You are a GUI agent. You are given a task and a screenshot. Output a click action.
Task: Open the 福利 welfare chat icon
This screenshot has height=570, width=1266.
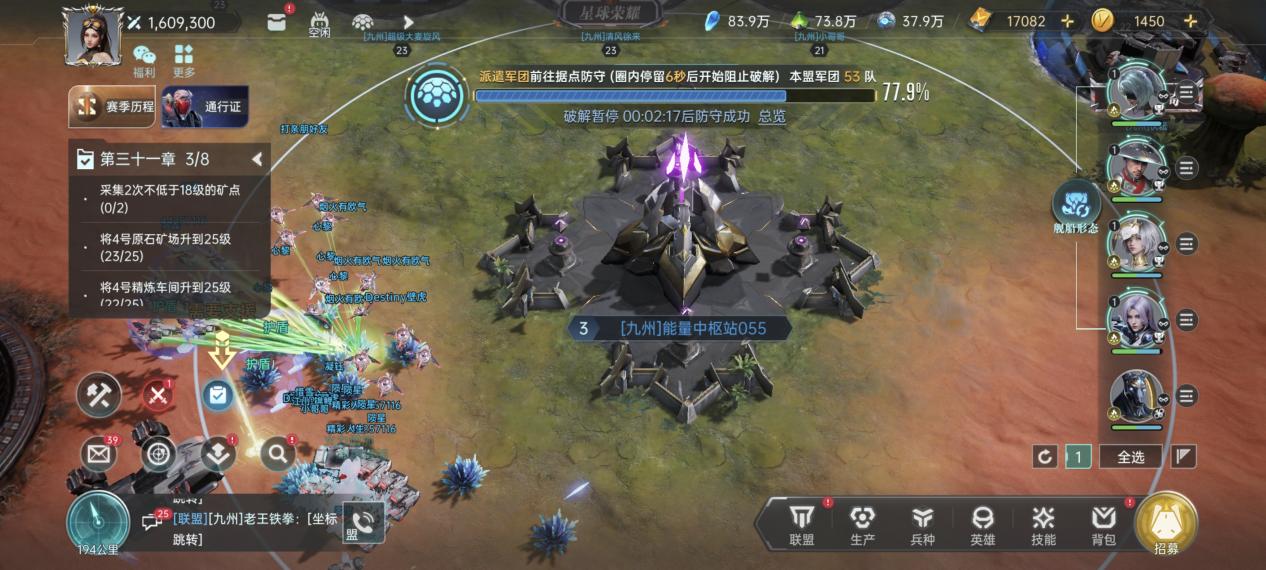[x=144, y=60]
